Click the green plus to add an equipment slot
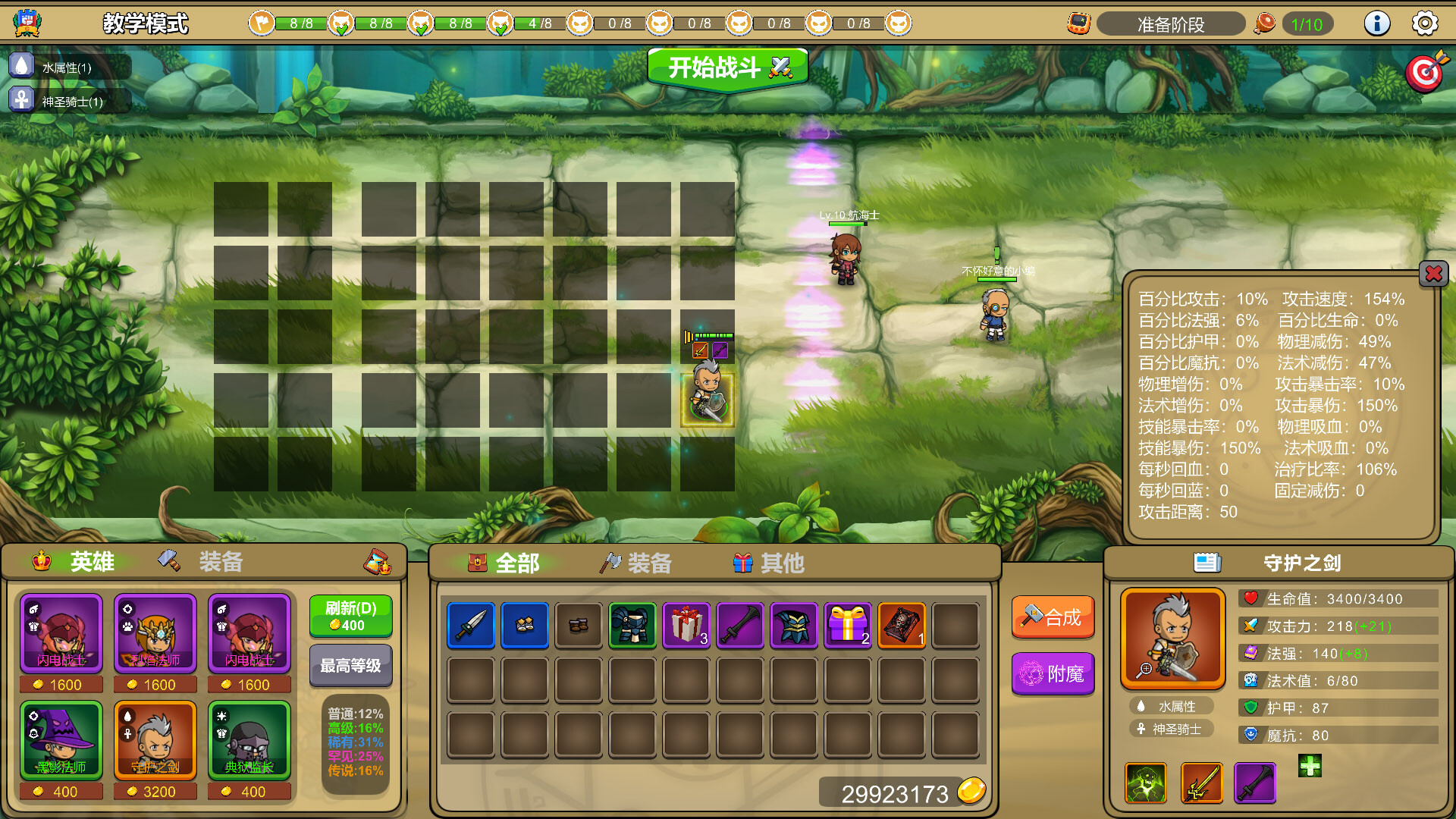Screen dimensions: 1456x819 tap(1312, 767)
